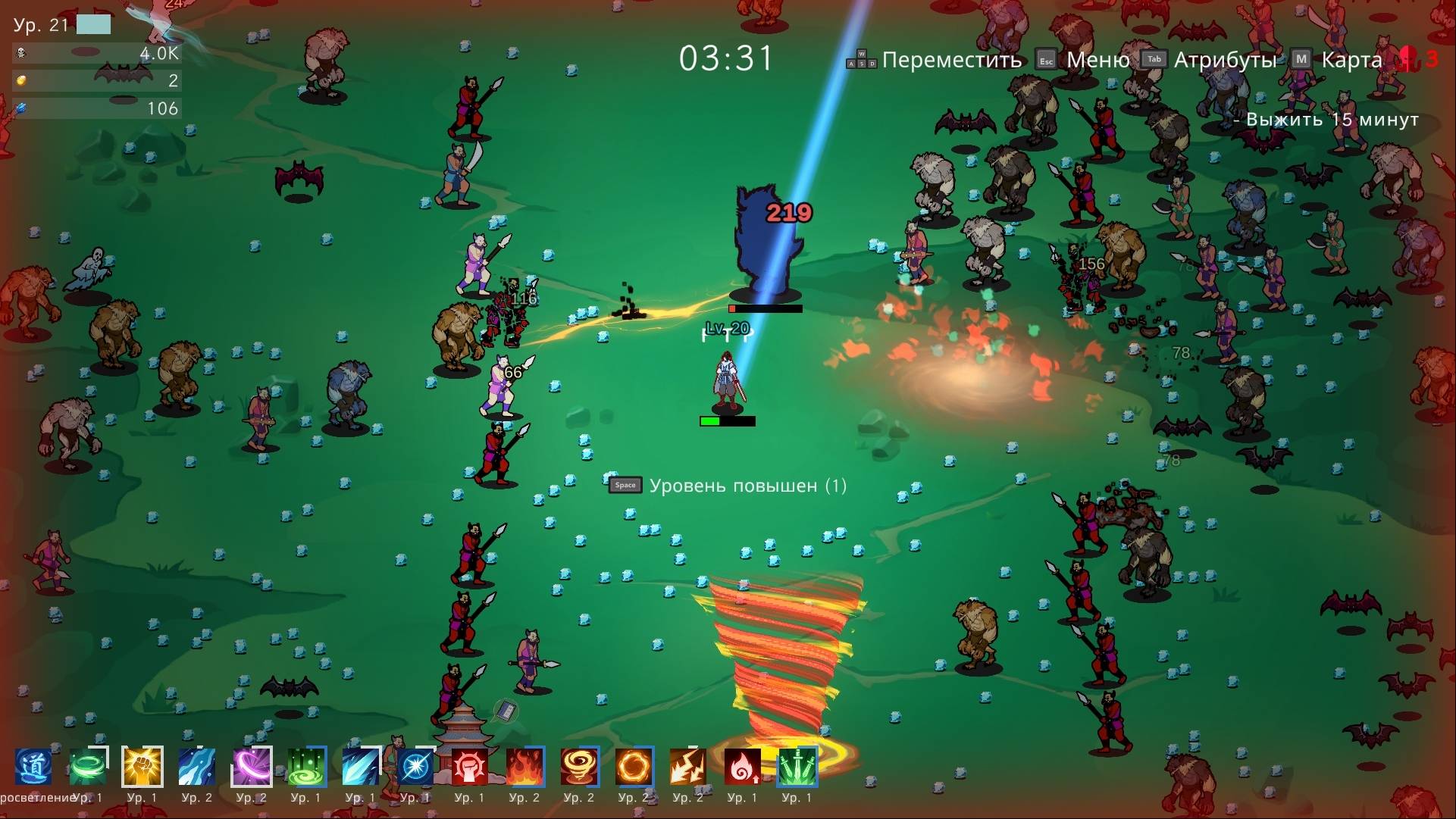Select the ice shards skill icon
Image resolution: width=1456 pixels, height=819 pixels.
click(x=361, y=767)
